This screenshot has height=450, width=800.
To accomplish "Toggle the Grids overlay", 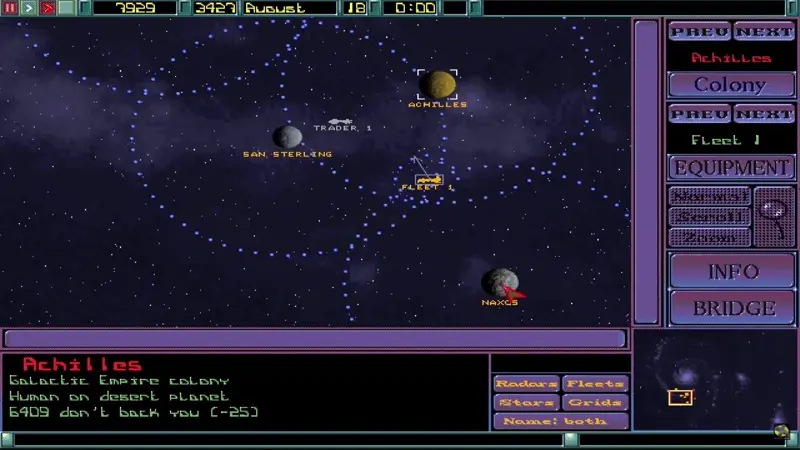I will [594, 403].
